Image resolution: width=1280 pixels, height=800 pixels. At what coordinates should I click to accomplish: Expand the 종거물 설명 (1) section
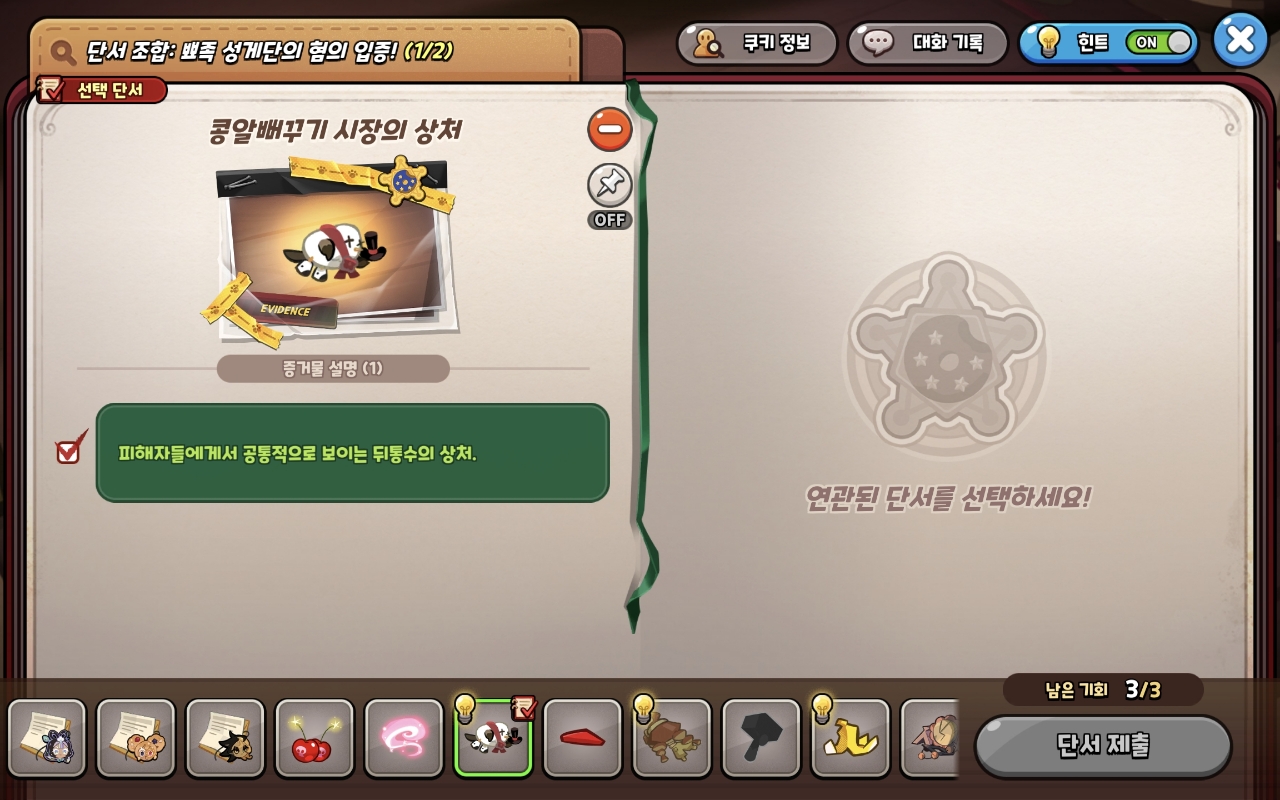333,368
